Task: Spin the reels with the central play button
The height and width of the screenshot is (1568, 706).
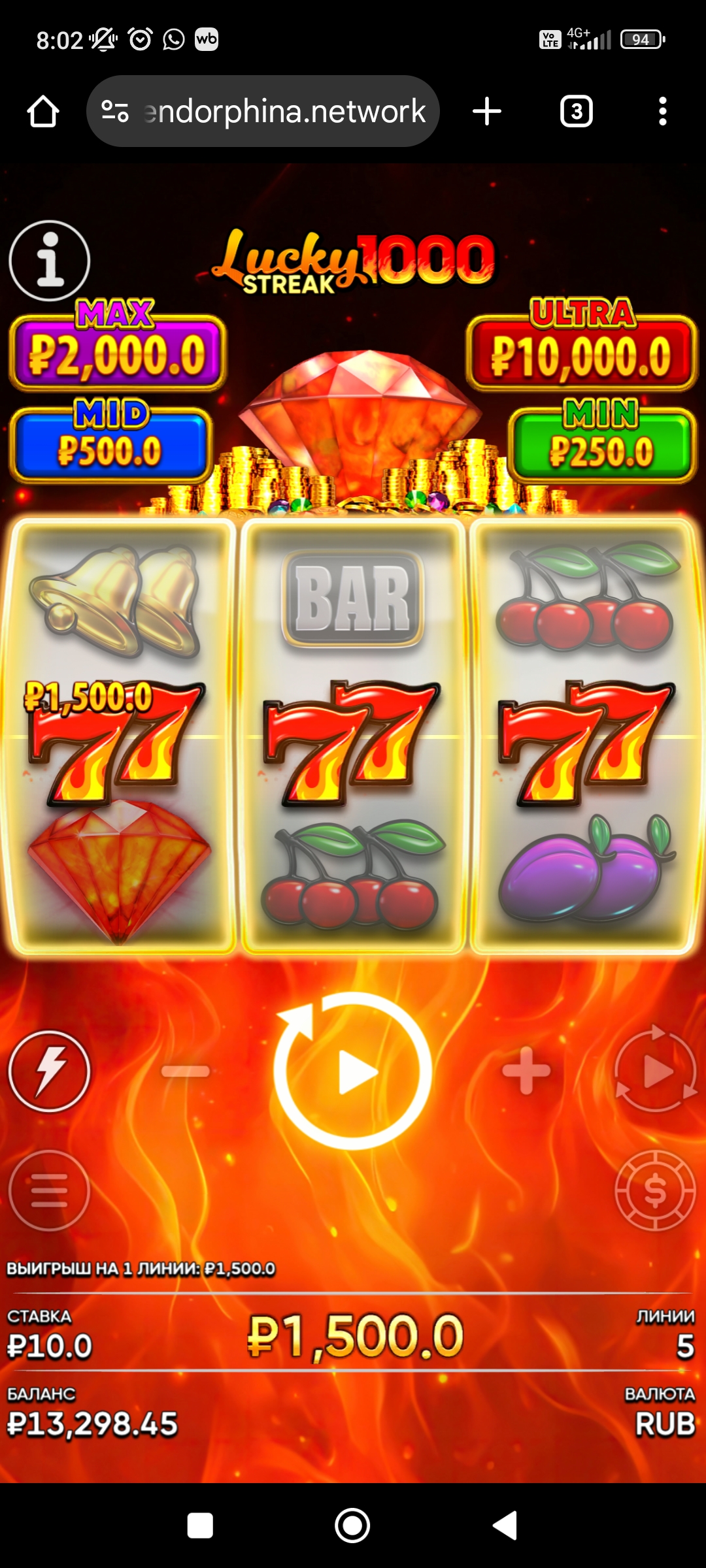Action: (353, 1071)
